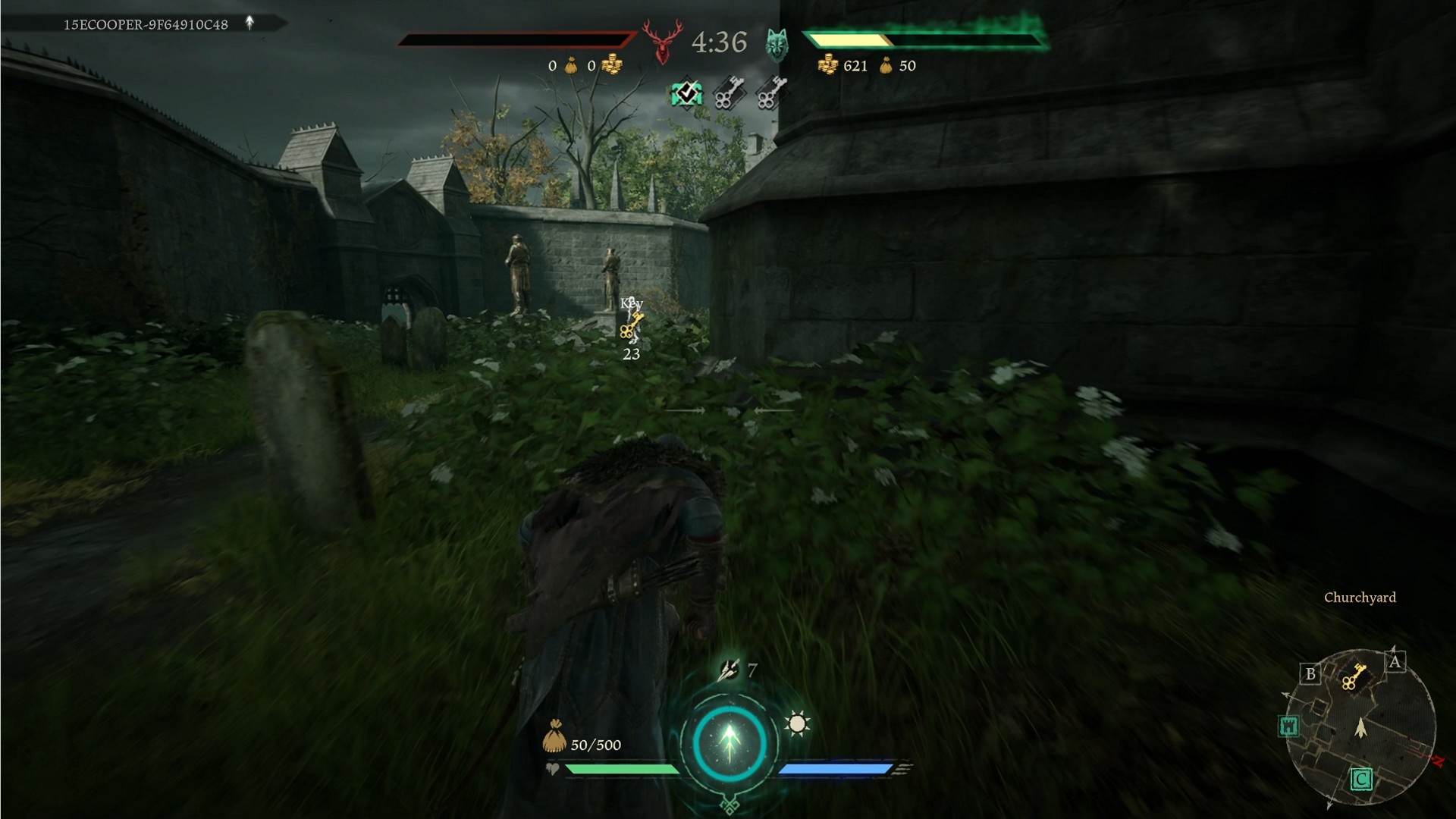
Task: Click the arrow ammo icon above the ability ring
Action: point(729,670)
